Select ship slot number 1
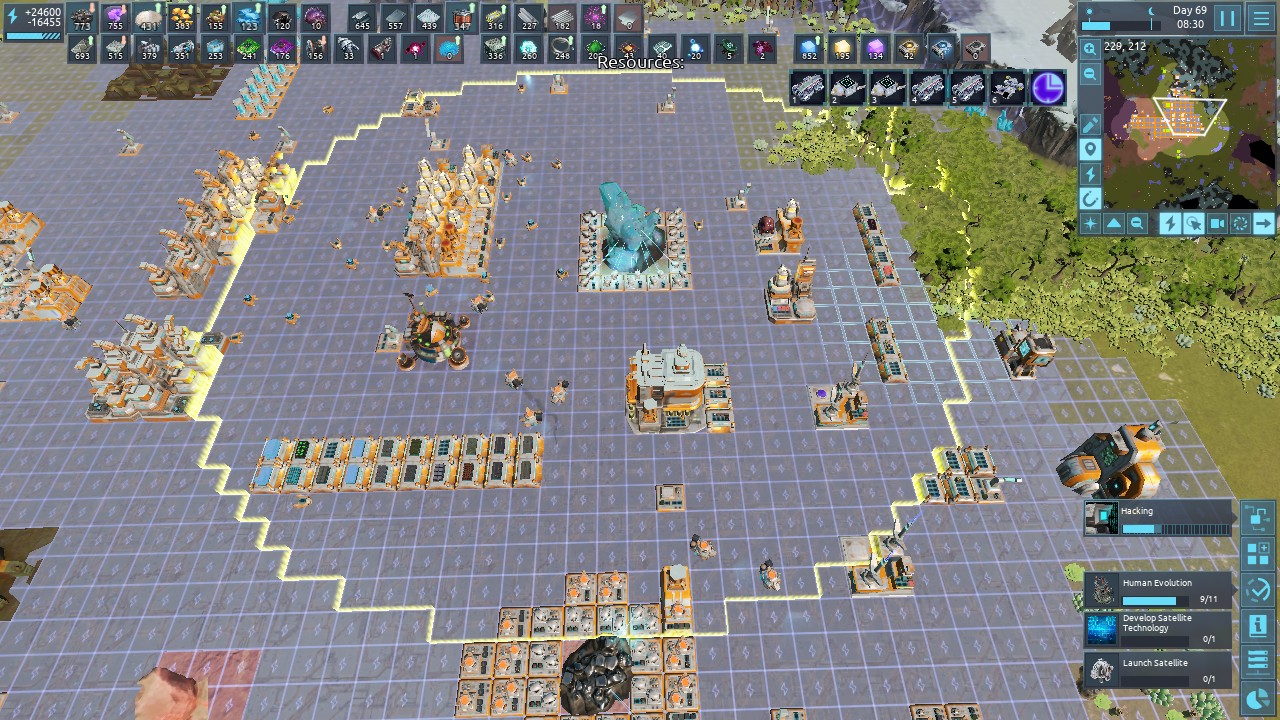 [x=808, y=88]
